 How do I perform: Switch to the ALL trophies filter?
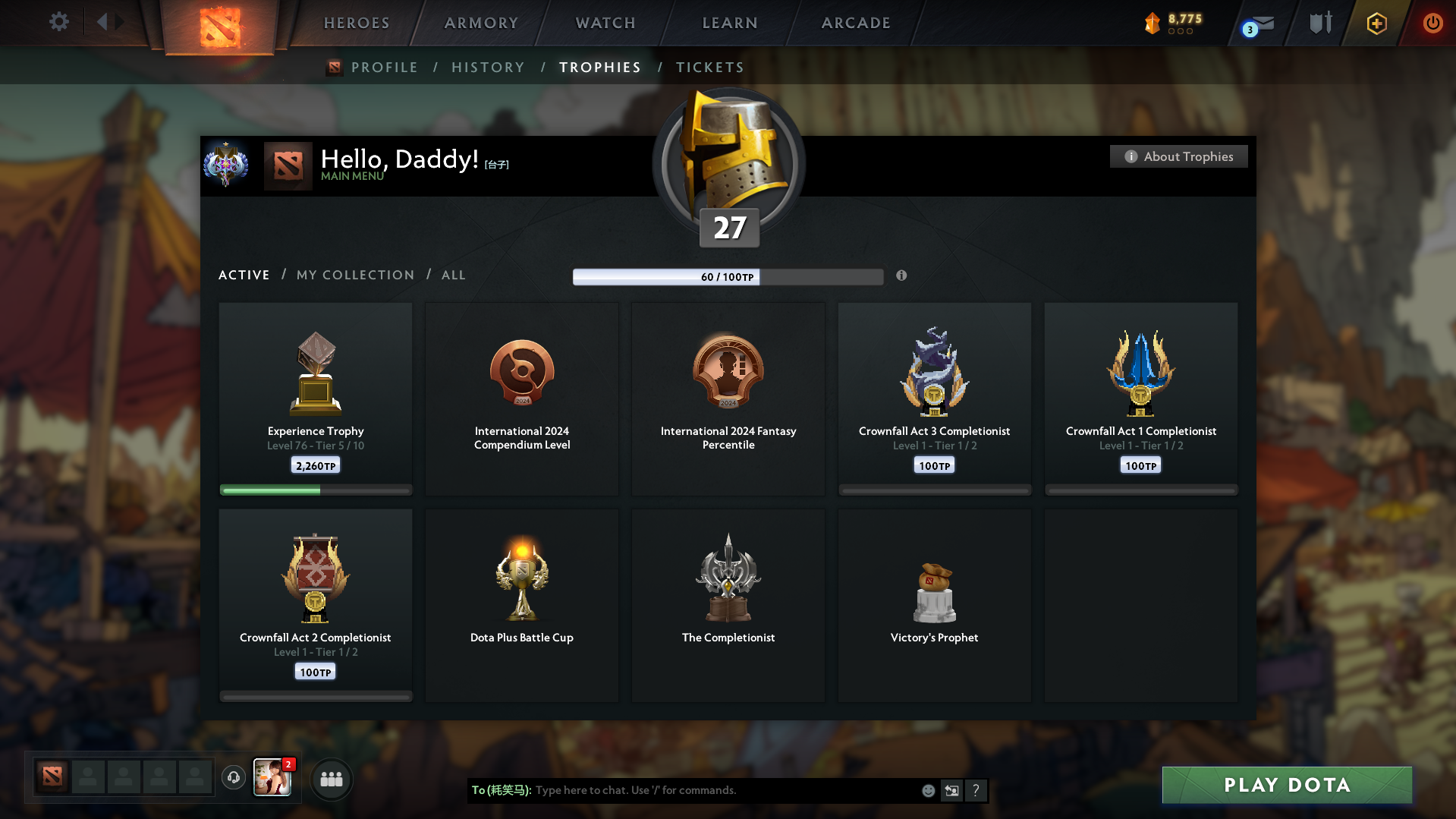[x=453, y=275]
